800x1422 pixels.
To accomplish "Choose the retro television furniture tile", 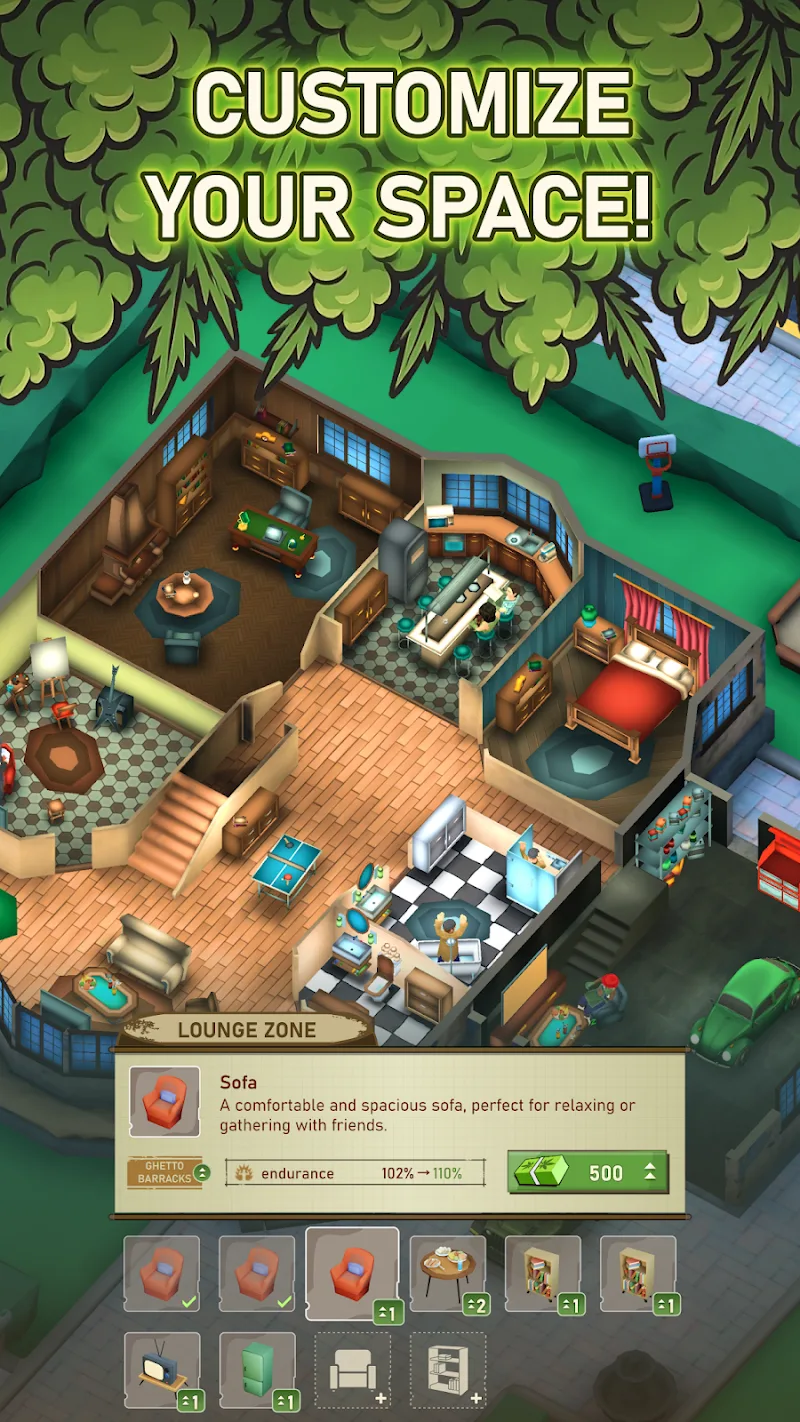I will coord(161,1369).
